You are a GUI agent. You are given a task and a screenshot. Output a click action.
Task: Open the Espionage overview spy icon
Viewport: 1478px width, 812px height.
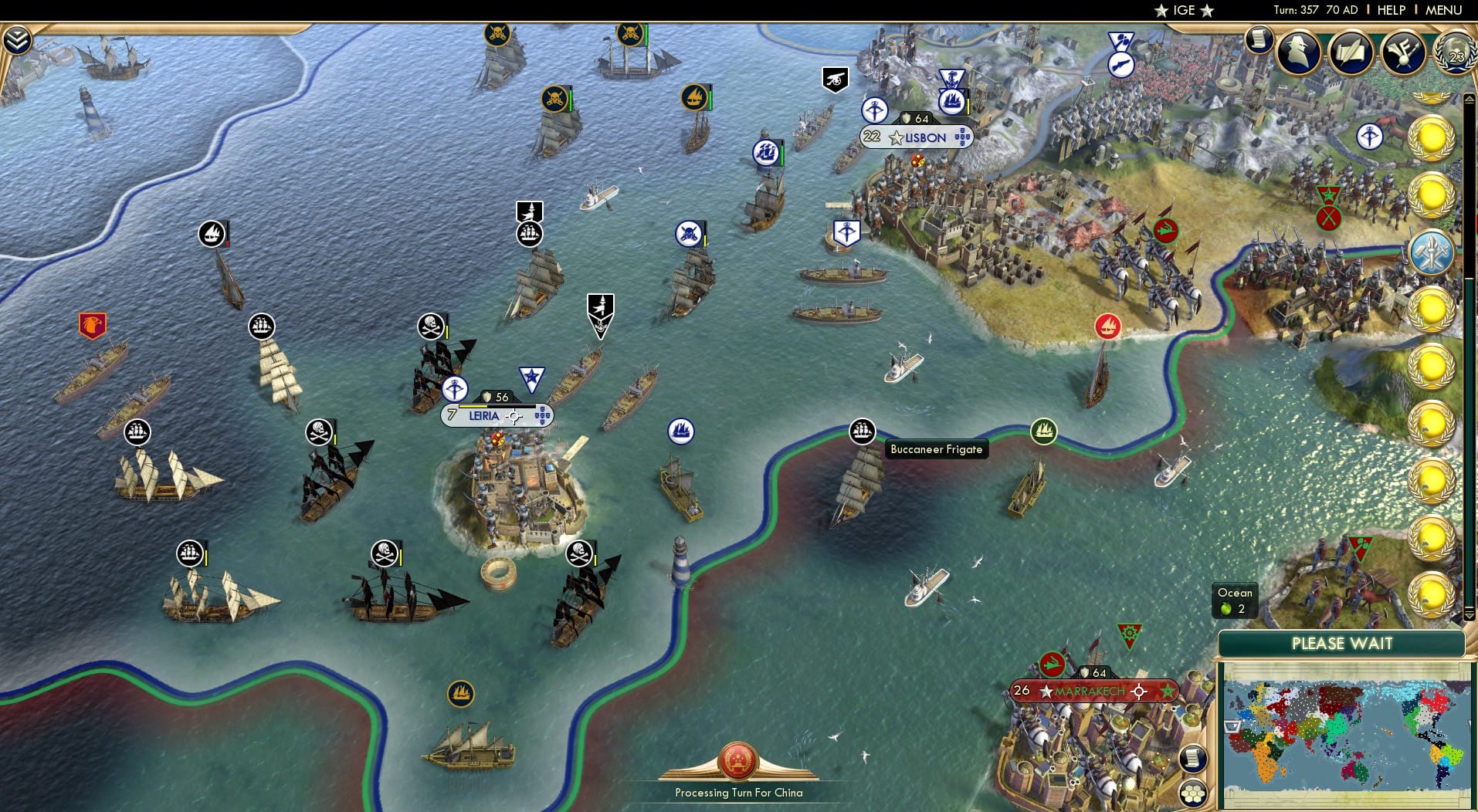1300,52
